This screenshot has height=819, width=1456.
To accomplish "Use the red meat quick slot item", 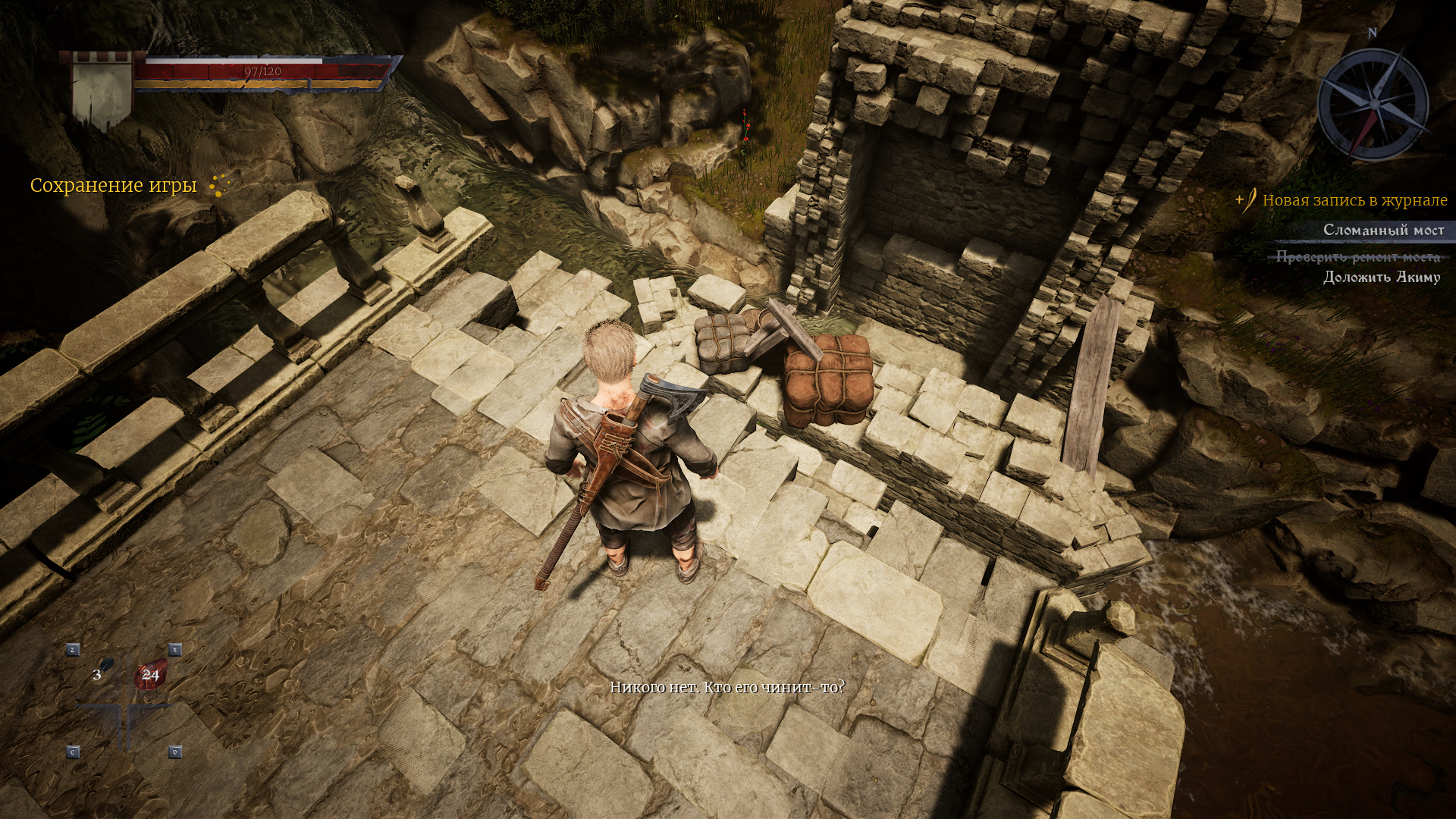I will click(149, 673).
